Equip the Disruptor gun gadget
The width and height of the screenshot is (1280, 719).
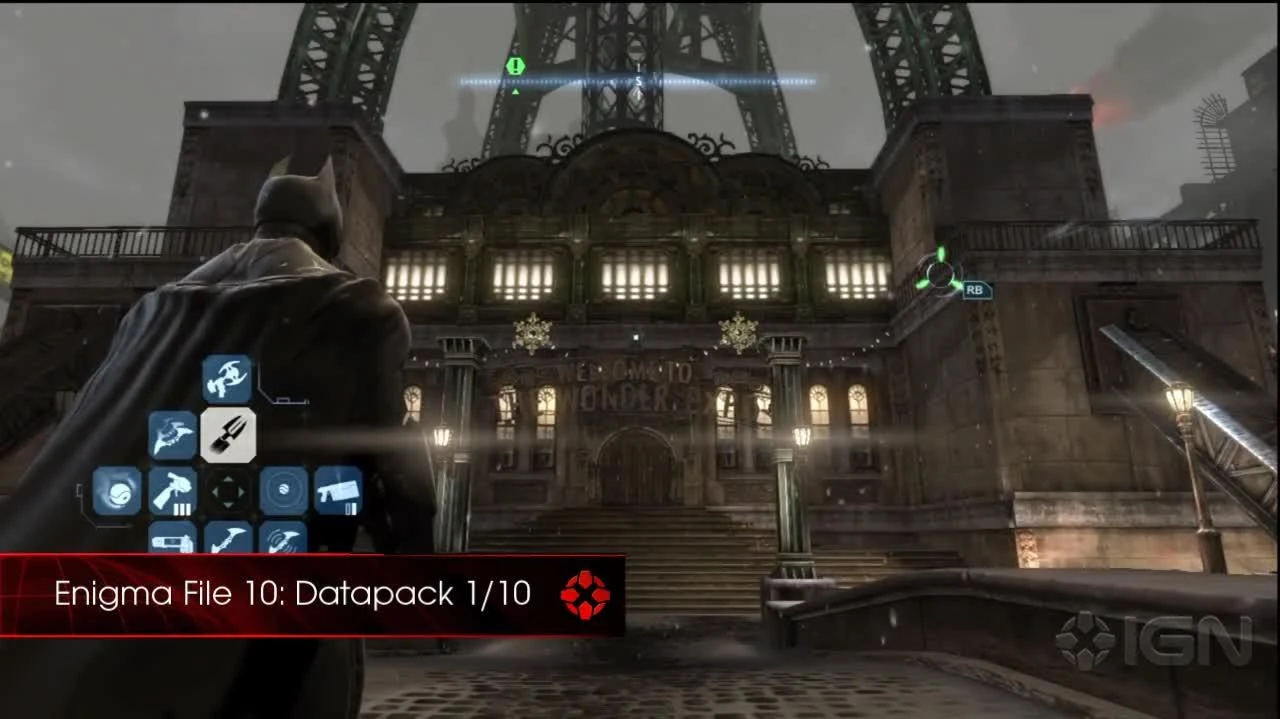(338, 491)
